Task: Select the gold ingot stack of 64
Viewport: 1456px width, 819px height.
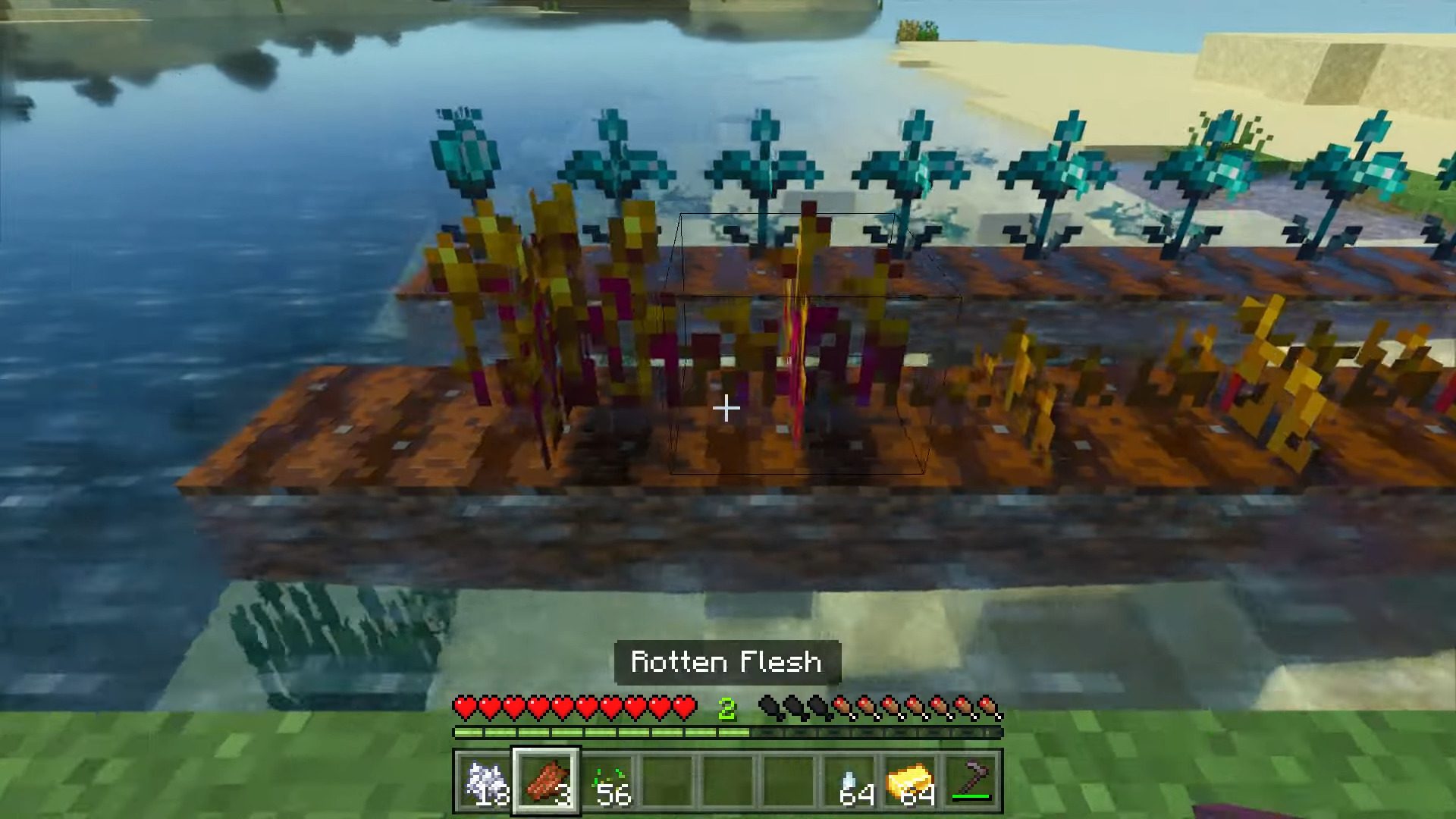Action: (x=910, y=781)
